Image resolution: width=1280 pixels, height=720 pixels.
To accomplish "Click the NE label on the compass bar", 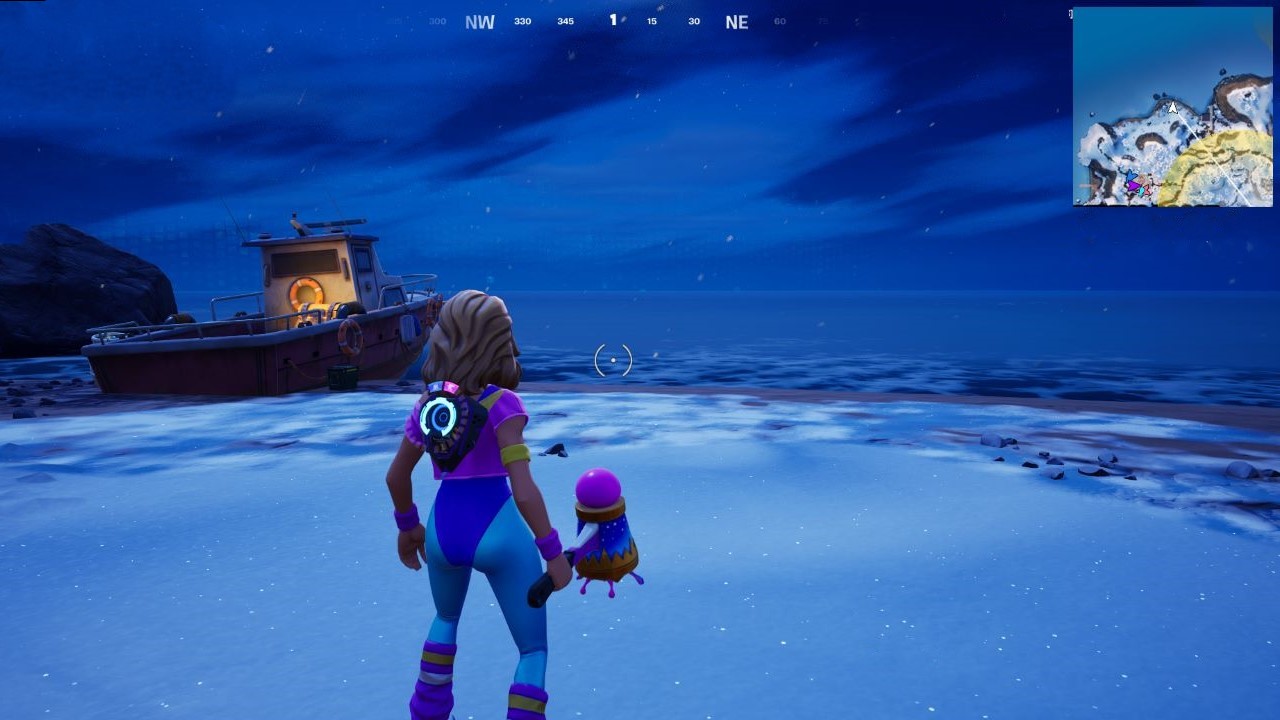I will [736, 20].
